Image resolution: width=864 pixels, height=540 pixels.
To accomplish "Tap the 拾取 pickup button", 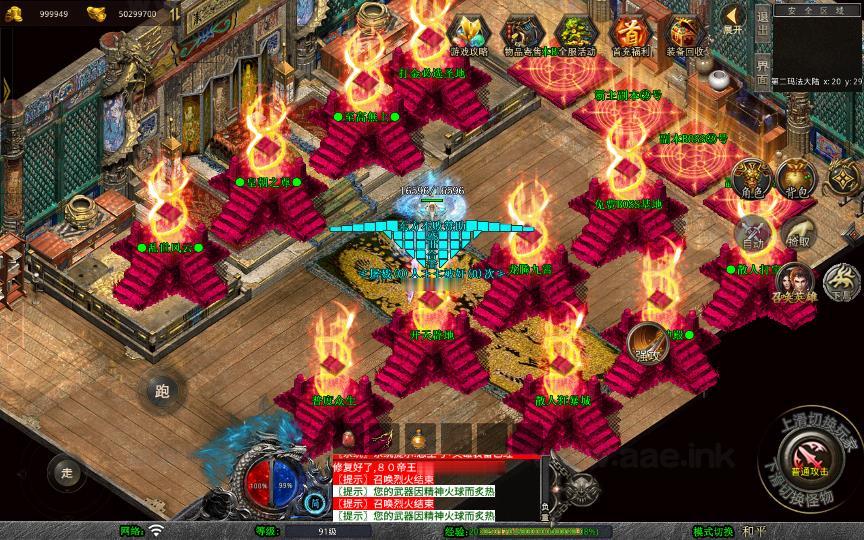I will pyautogui.click(x=797, y=234).
